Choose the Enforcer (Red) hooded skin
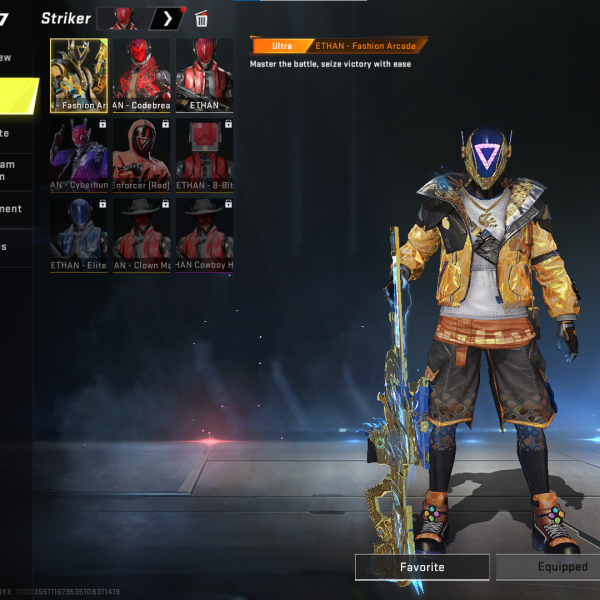This screenshot has width=600, height=600. [141, 154]
